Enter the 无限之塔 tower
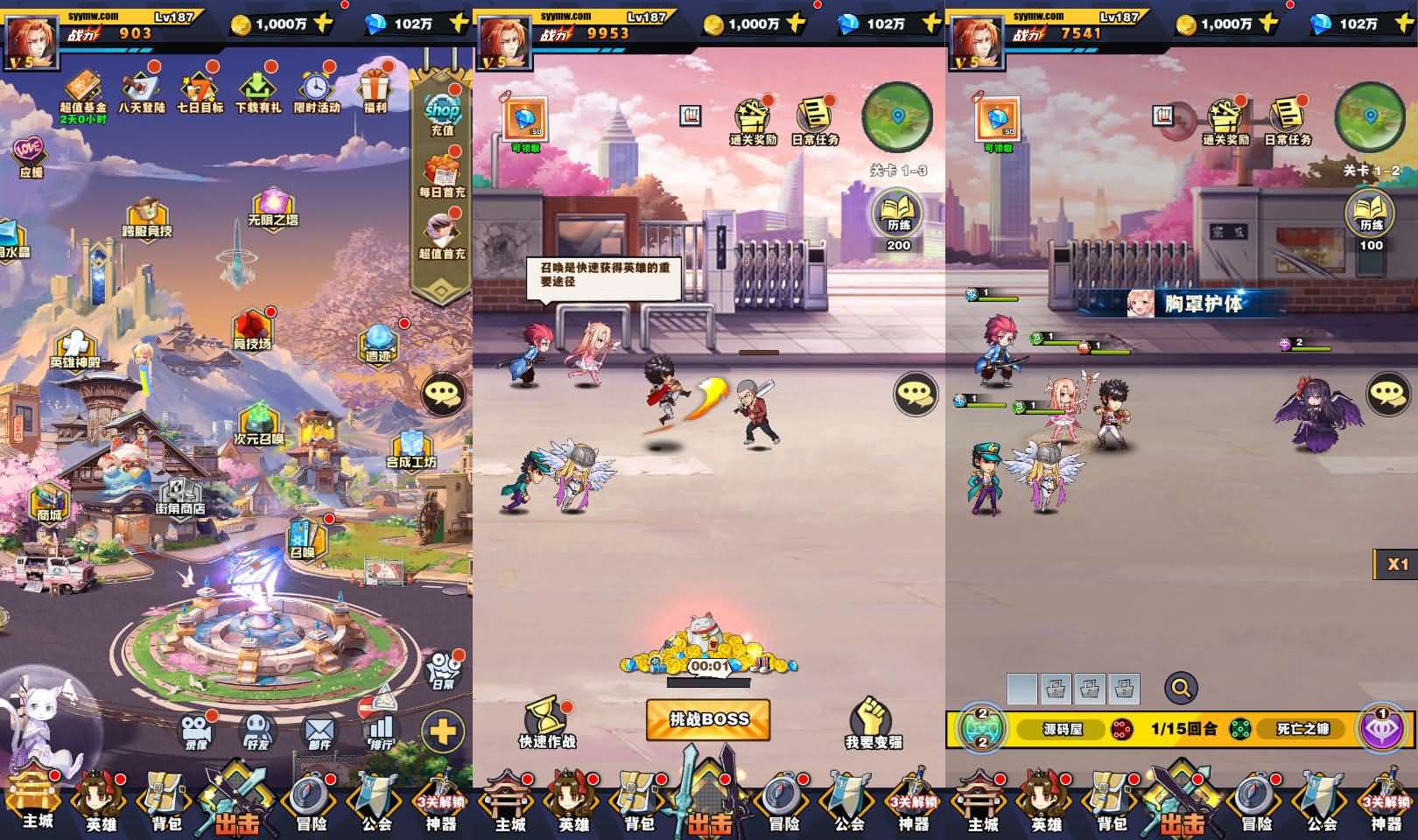 pos(272,206)
